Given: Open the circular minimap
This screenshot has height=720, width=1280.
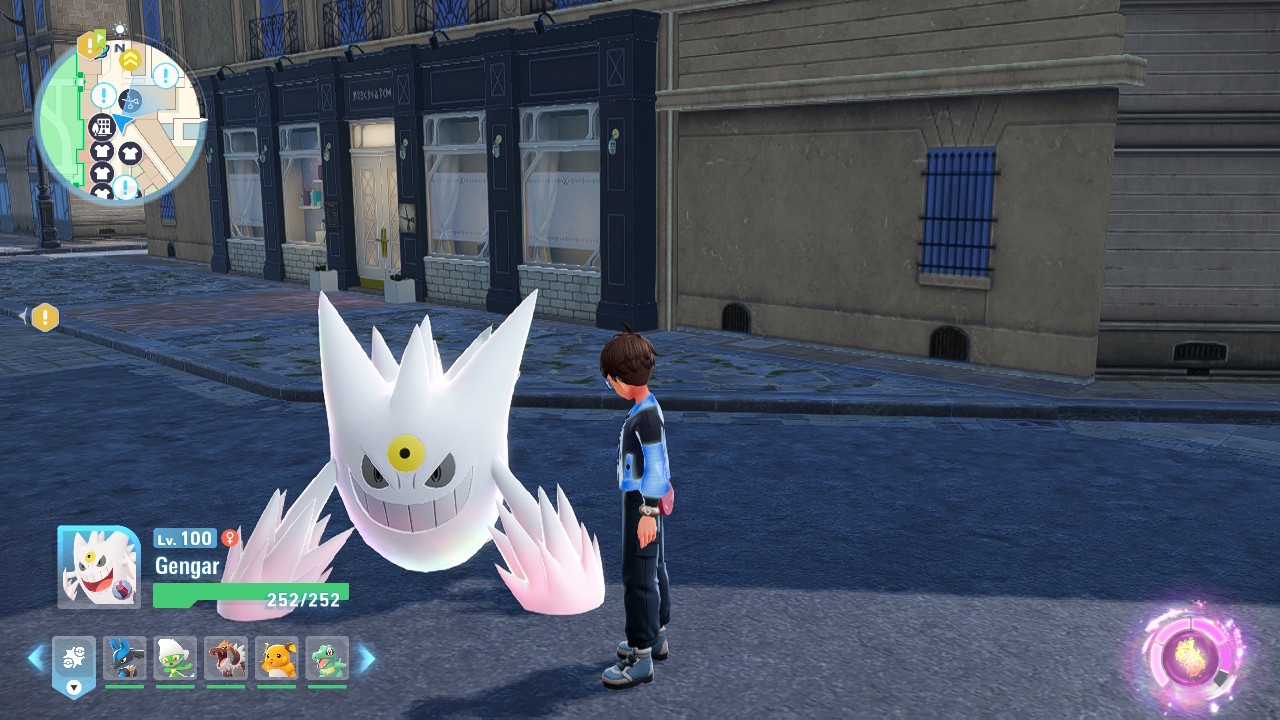Looking at the screenshot, I should 120,120.
